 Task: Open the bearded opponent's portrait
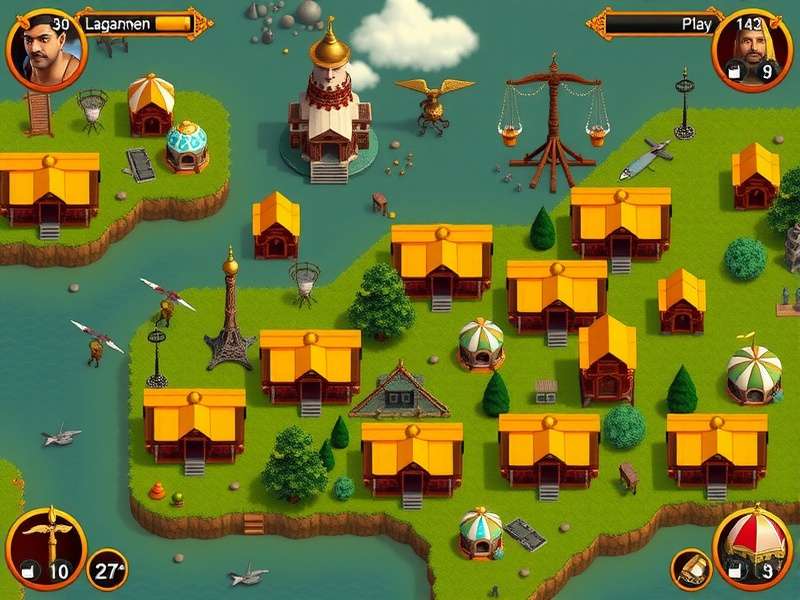click(751, 49)
